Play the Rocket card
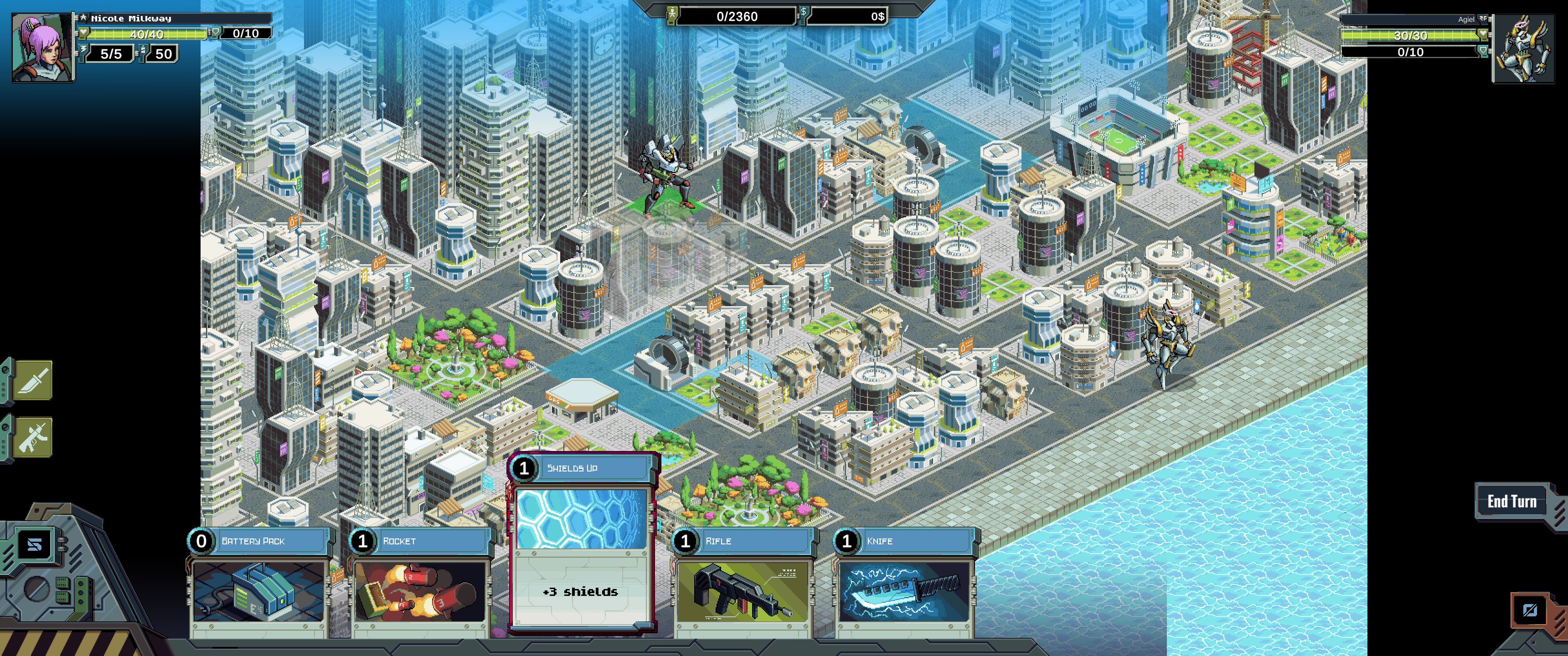This screenshot has height=656, width=1568. pos(421,584)
